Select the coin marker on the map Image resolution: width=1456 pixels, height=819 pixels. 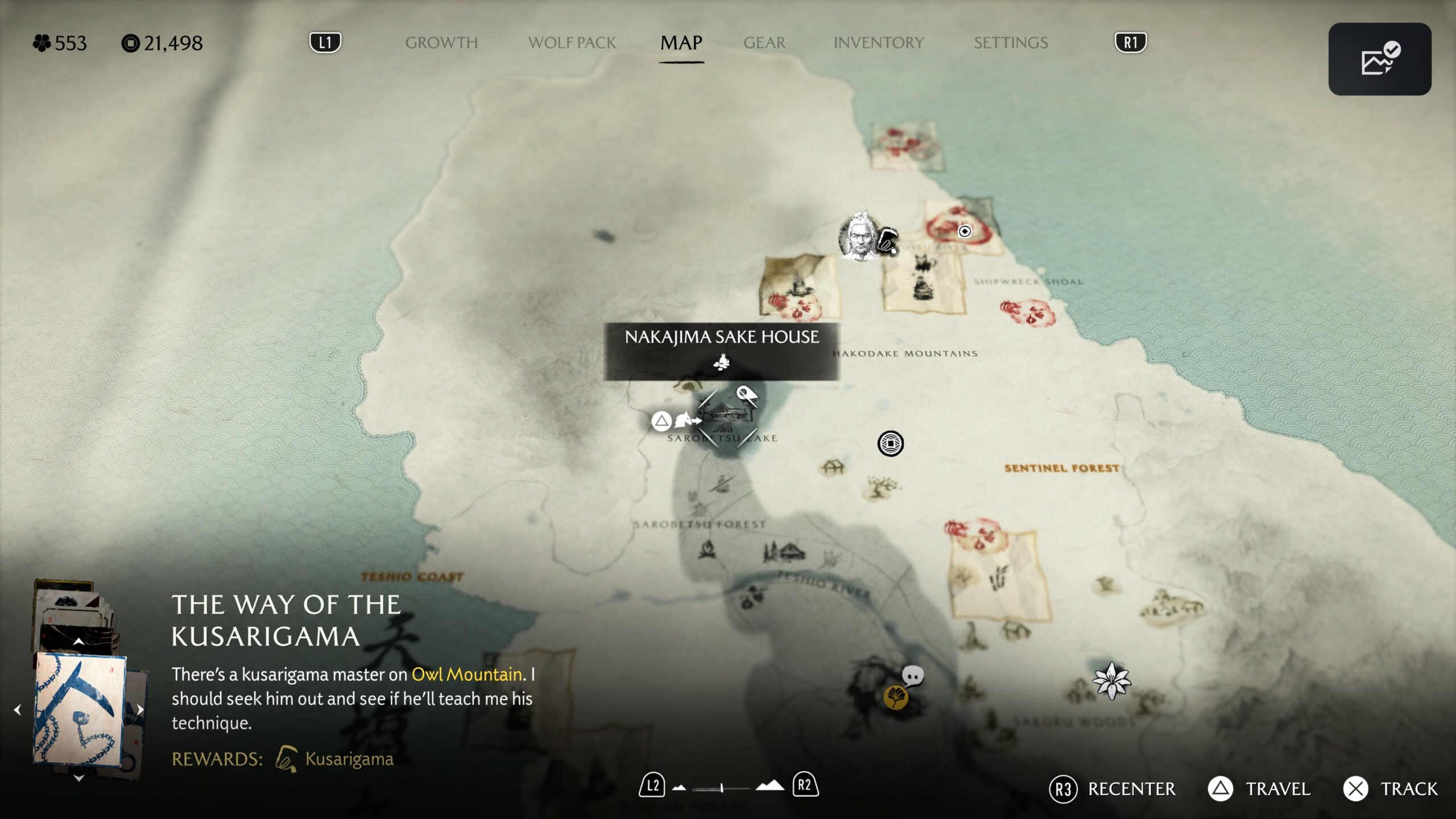(890, 444)
